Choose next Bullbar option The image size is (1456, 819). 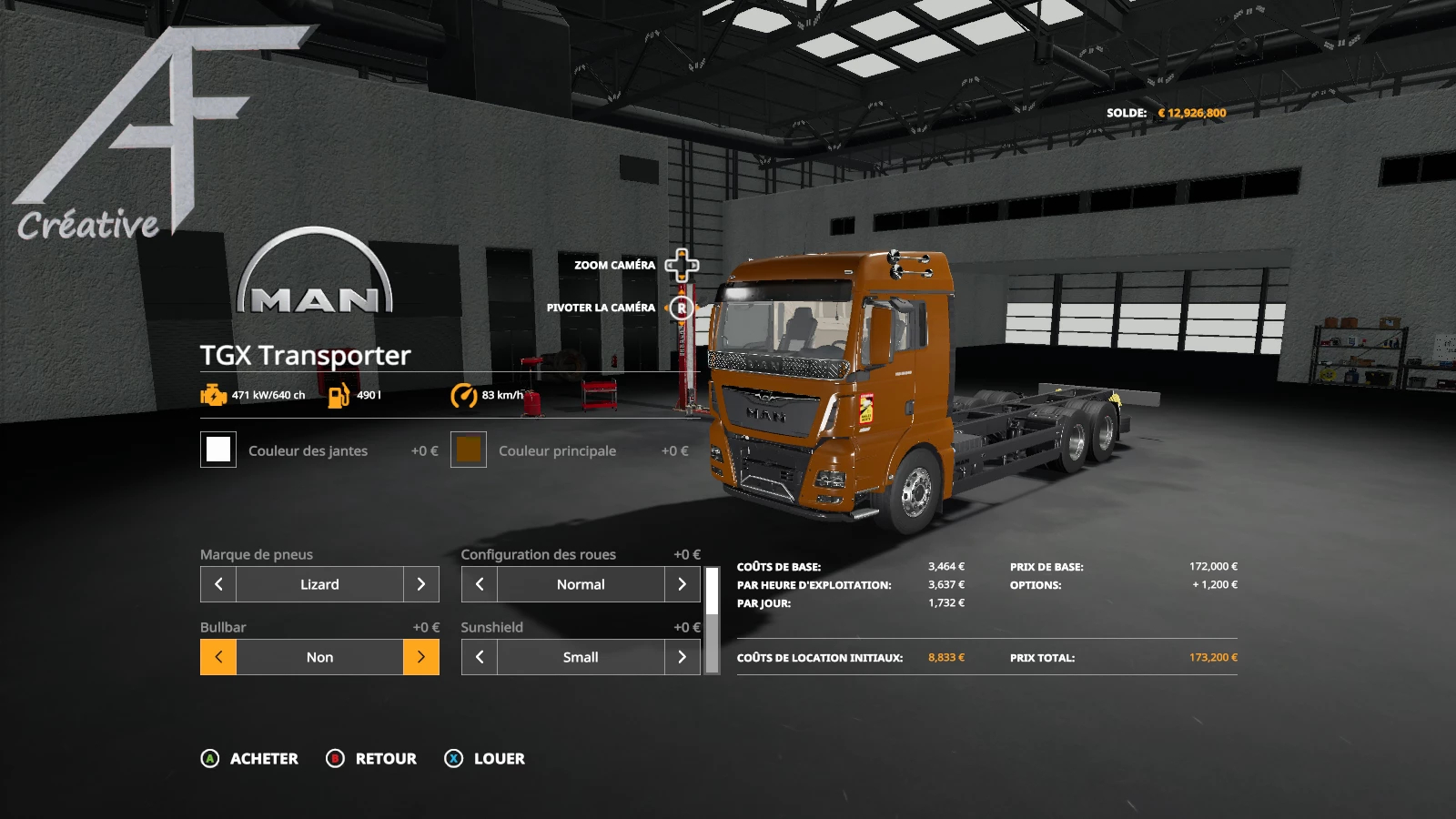[420, 657]
